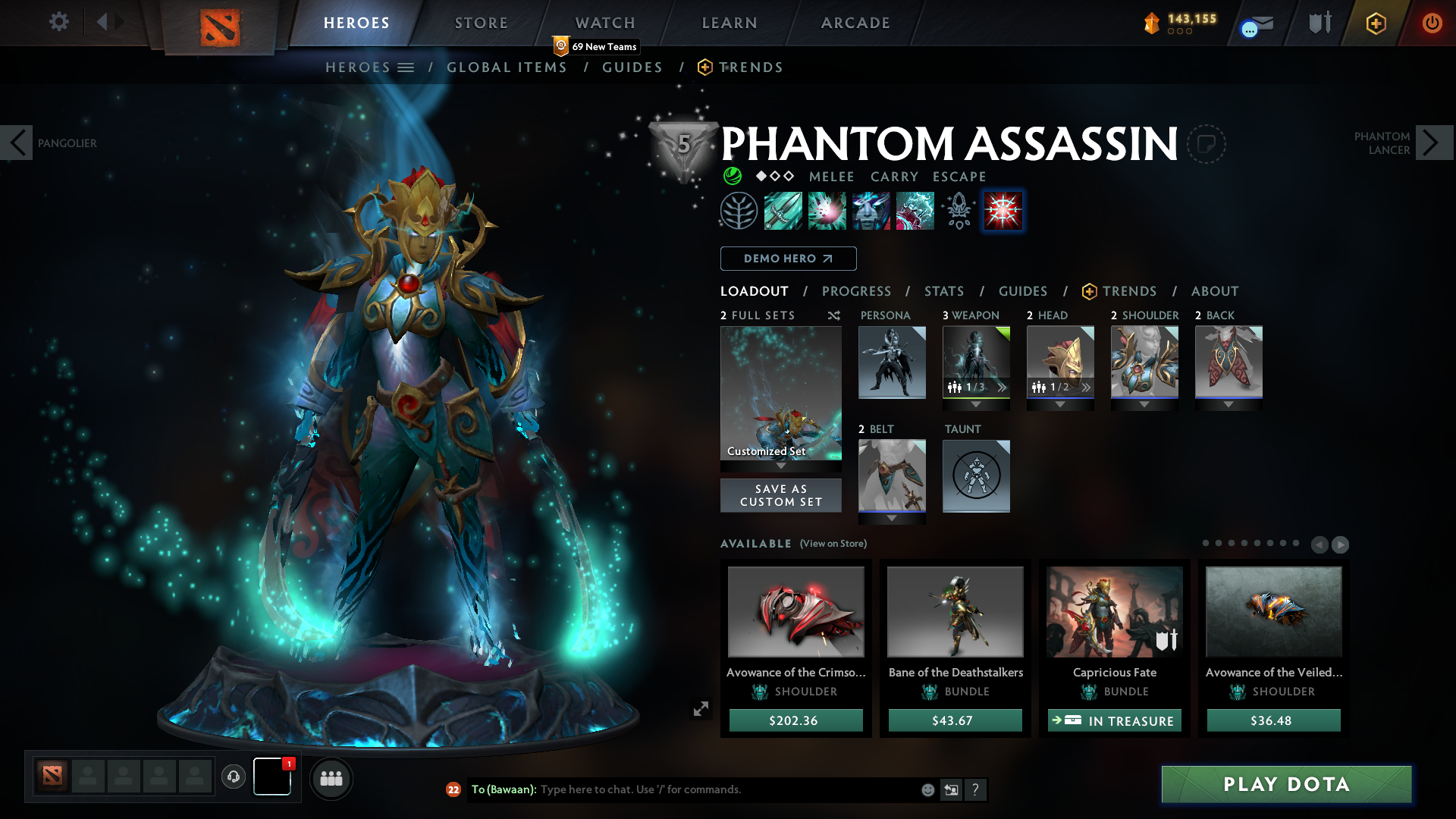Open the settings gear menu
The width and height of the screenshot is (1456, 819).
pyautogui.click(x=58, y=22)
